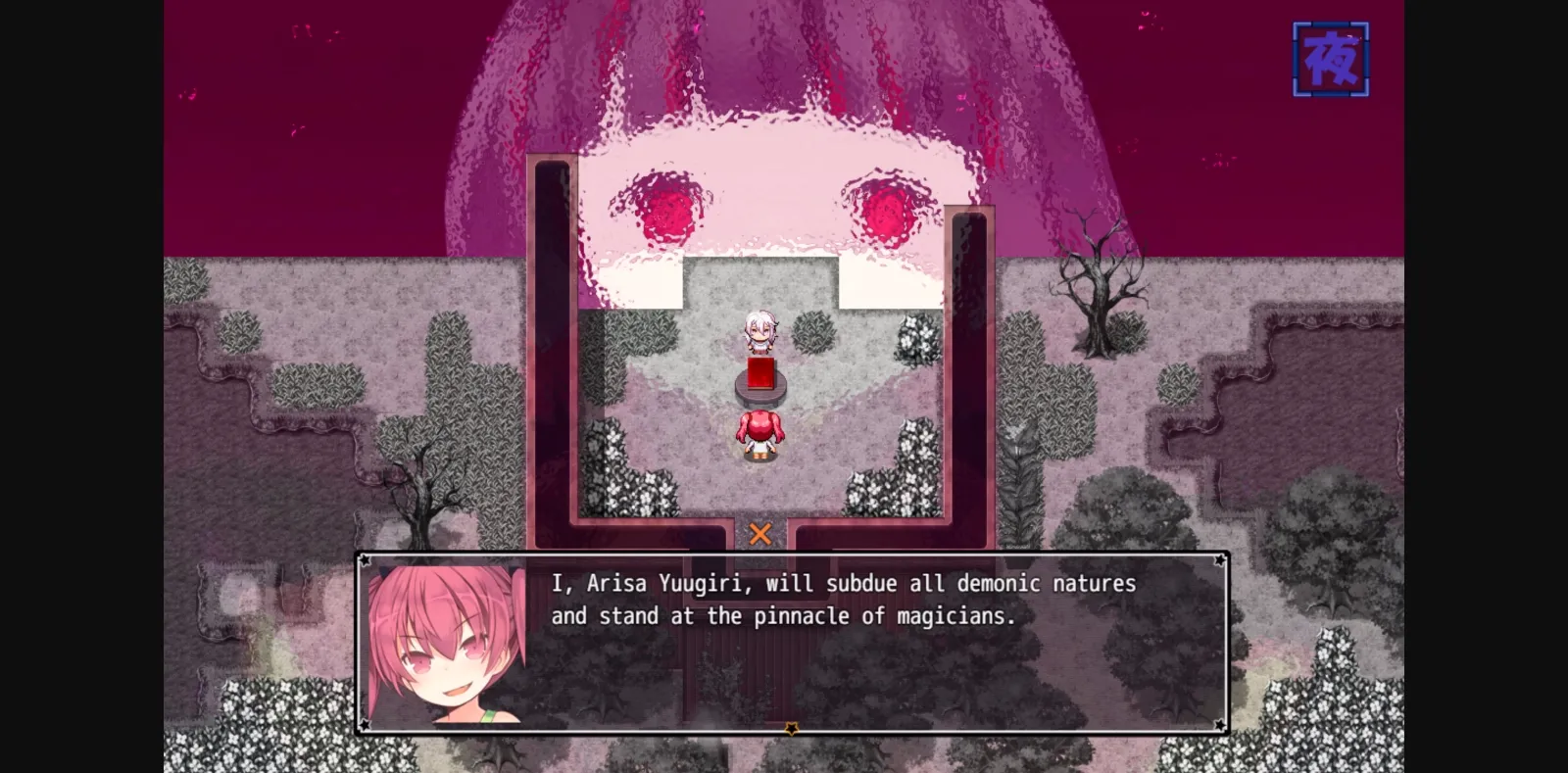Select the red tome on the stone pedestal
1568x773 pixels.
pyautogui.click(x=759, y=374)
